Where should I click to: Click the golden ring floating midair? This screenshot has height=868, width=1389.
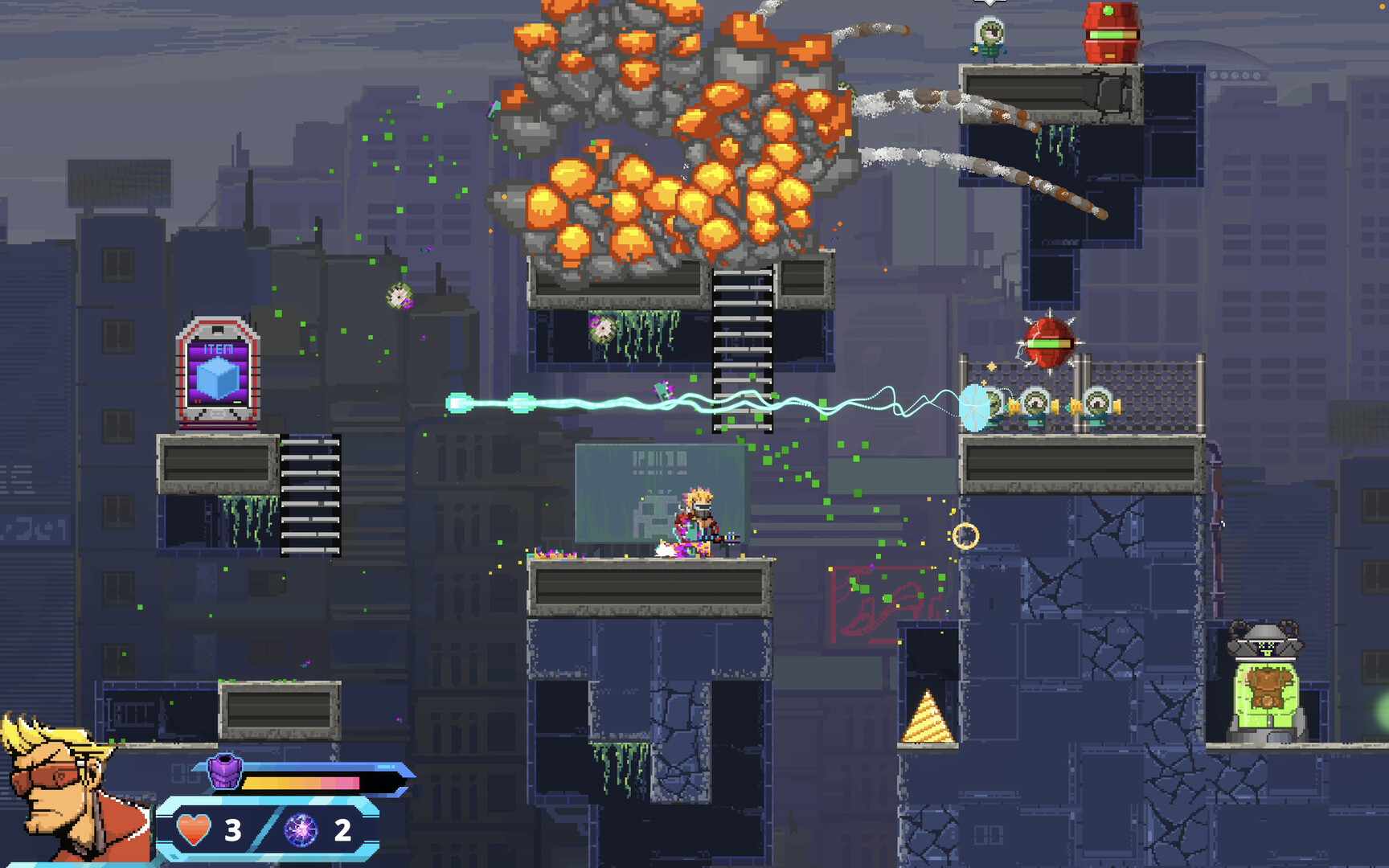click(x=965, y=535)
